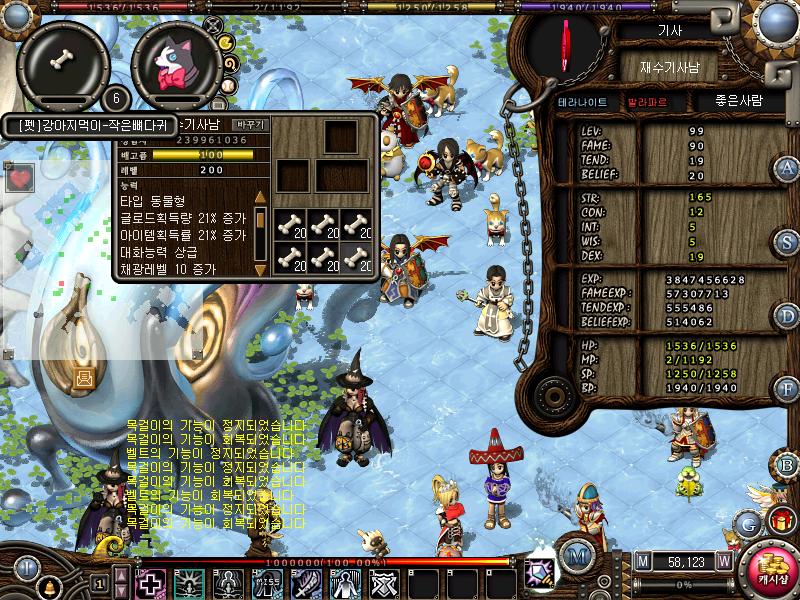Click the small W button beside gold amount
The height and width of the screenshot is (600, 800).
click(723, 561)
